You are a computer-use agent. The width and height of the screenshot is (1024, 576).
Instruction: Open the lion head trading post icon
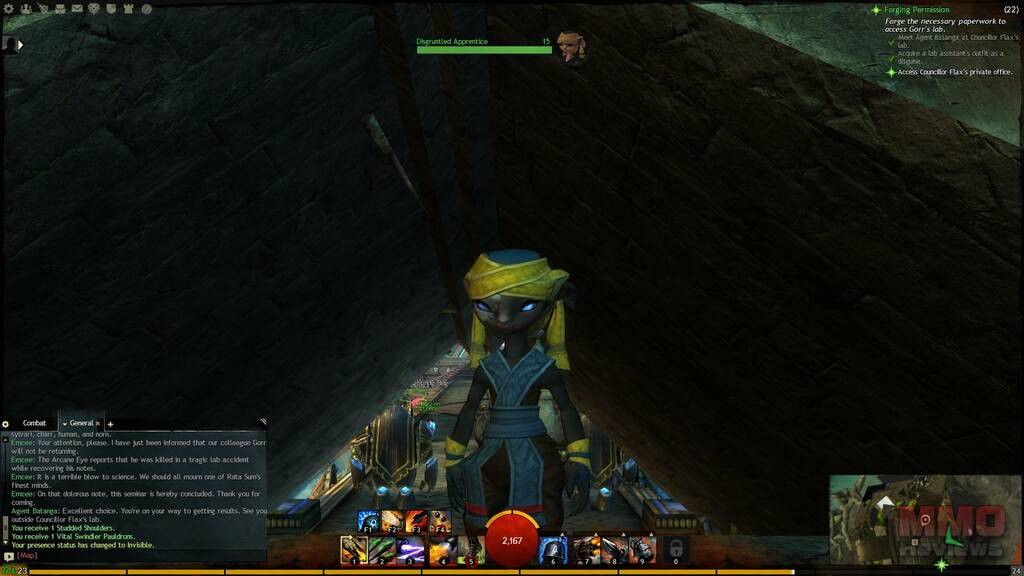click(94, 9)
